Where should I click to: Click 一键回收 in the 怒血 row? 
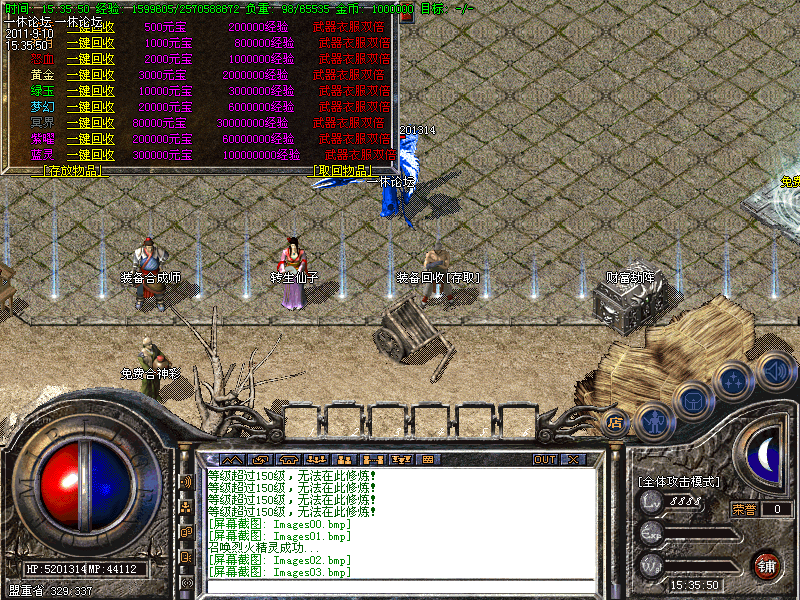click(90, 58)
